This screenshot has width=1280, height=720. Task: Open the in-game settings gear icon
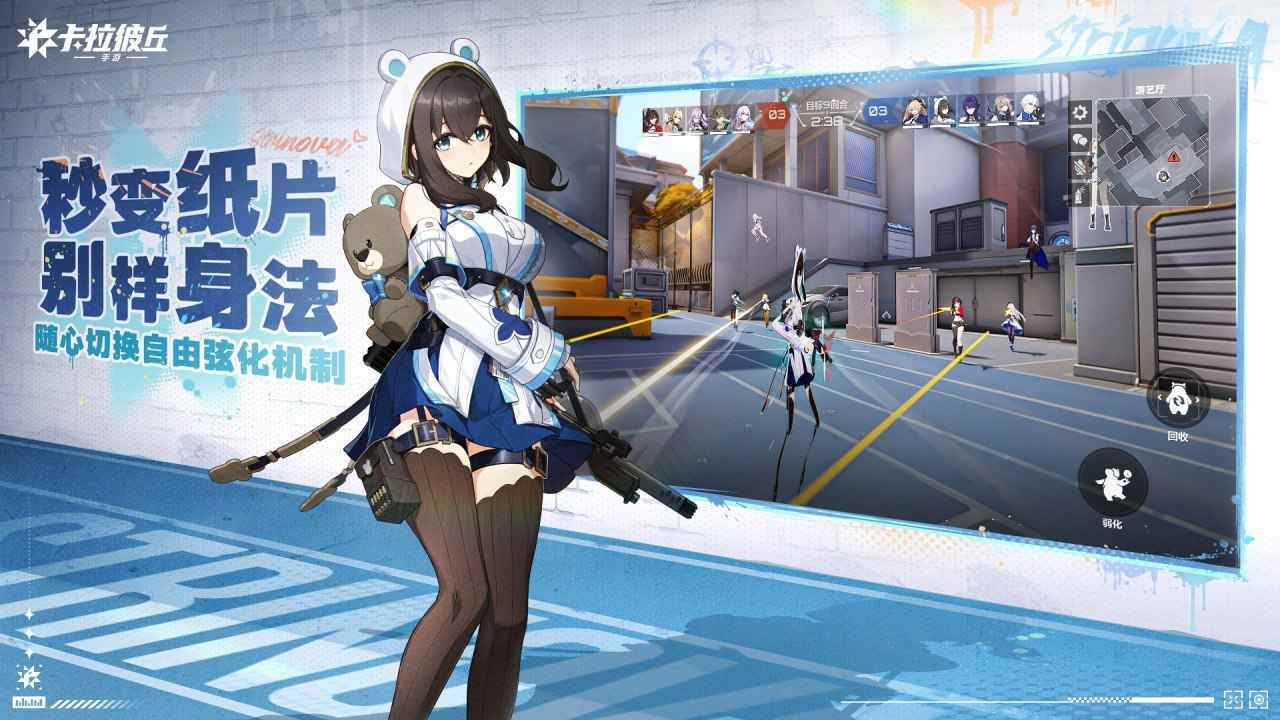pos(1079,112)
